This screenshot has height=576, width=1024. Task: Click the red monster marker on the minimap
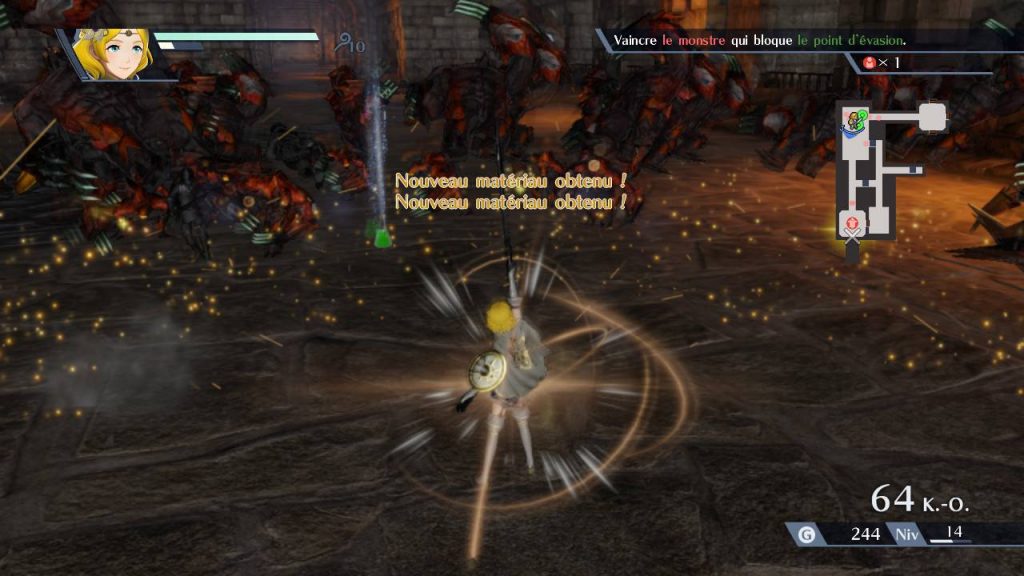(852, 222)
